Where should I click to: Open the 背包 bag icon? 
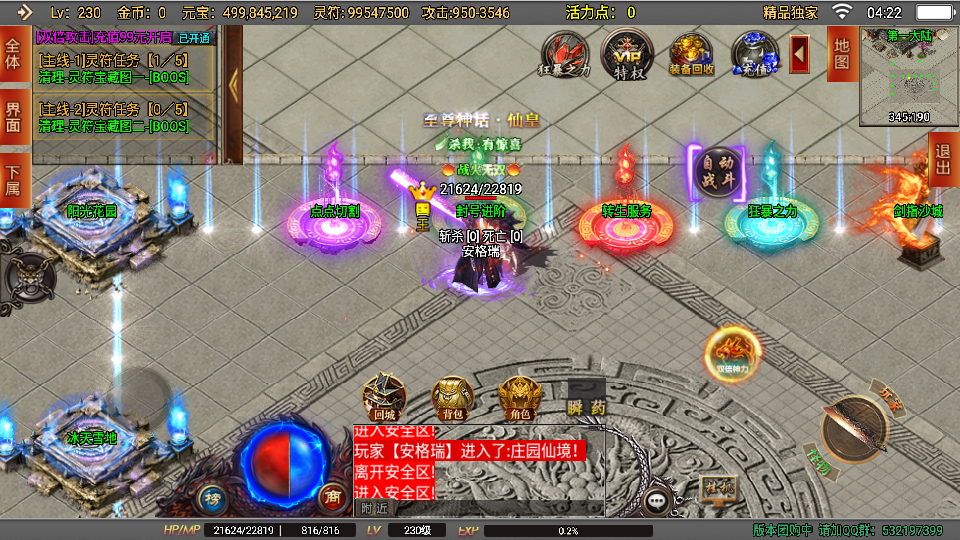pyautogui.click(x=452, y=397)
